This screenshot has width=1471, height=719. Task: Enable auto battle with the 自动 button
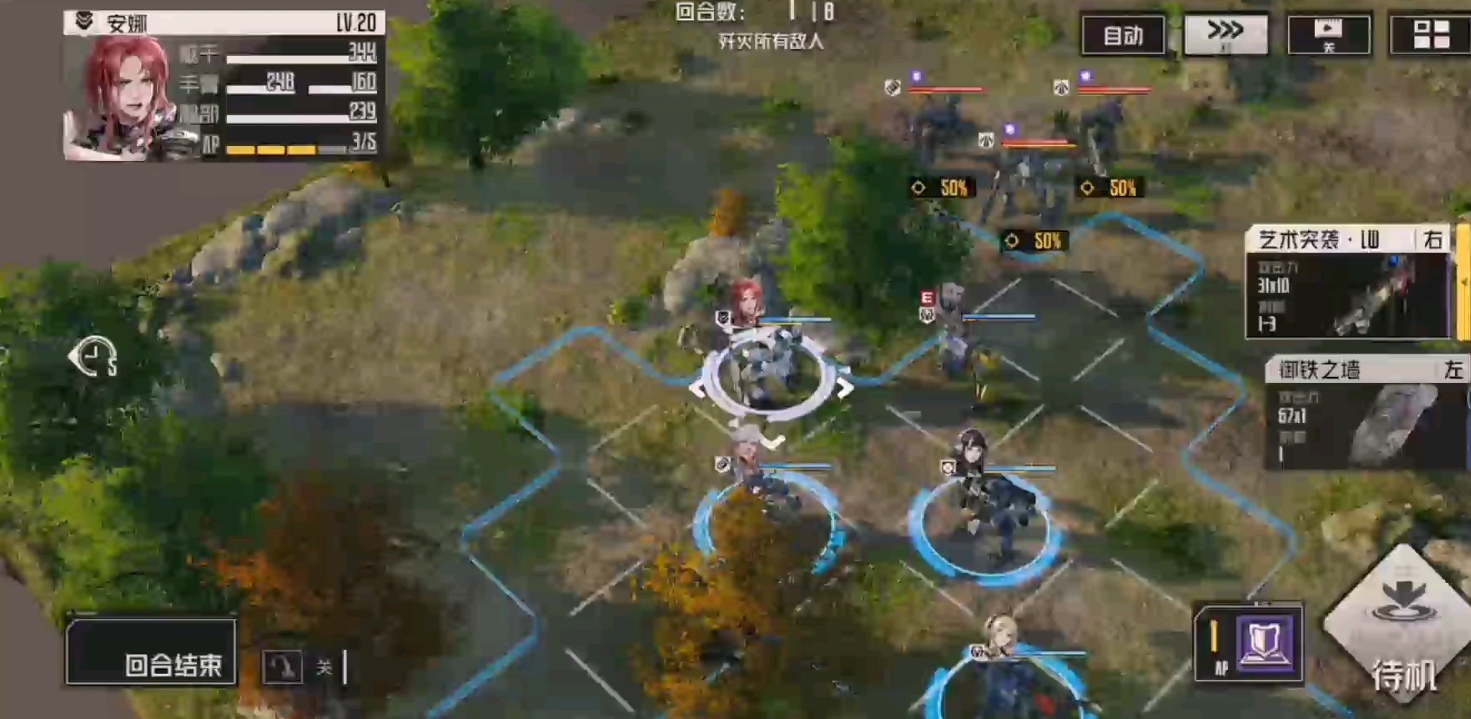[1123, 36]
